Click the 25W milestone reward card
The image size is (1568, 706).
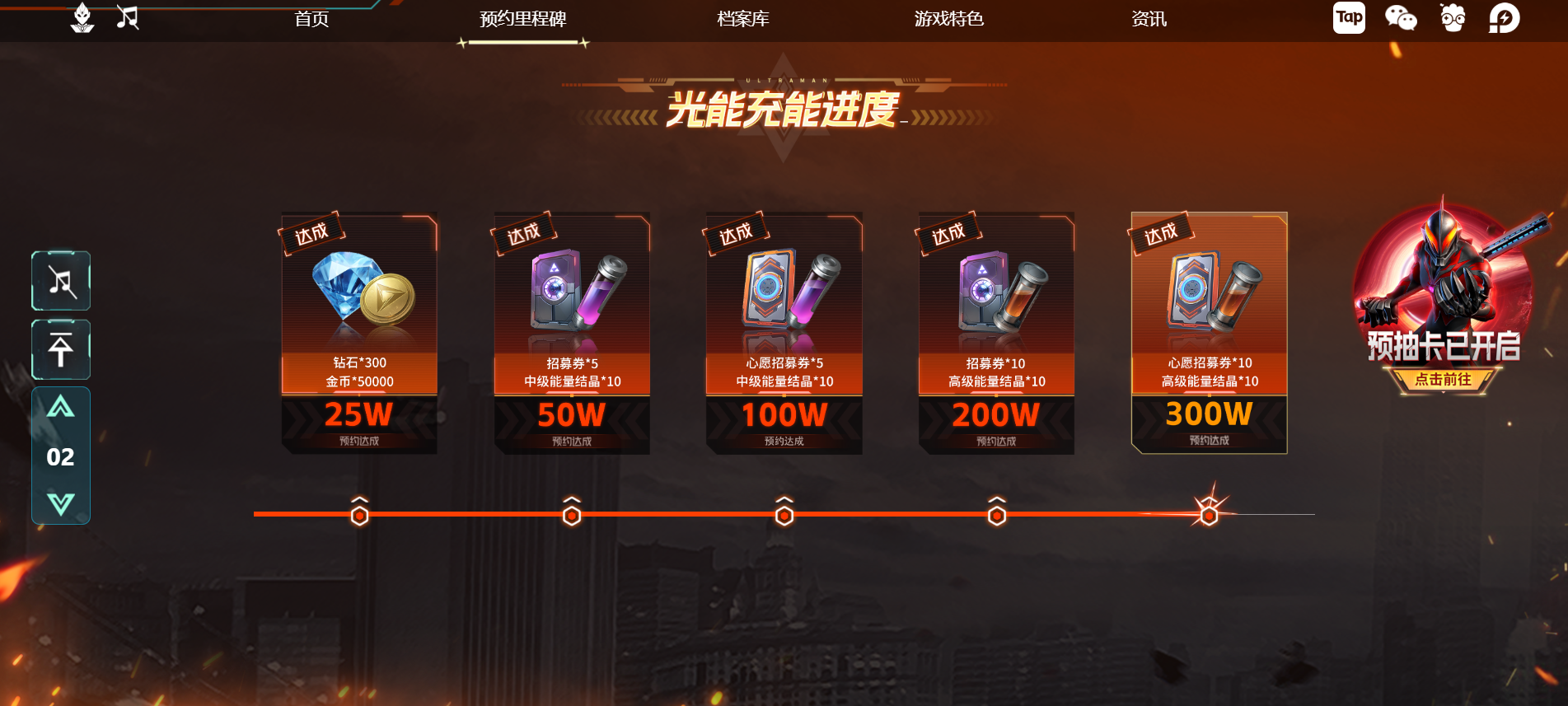358,330
